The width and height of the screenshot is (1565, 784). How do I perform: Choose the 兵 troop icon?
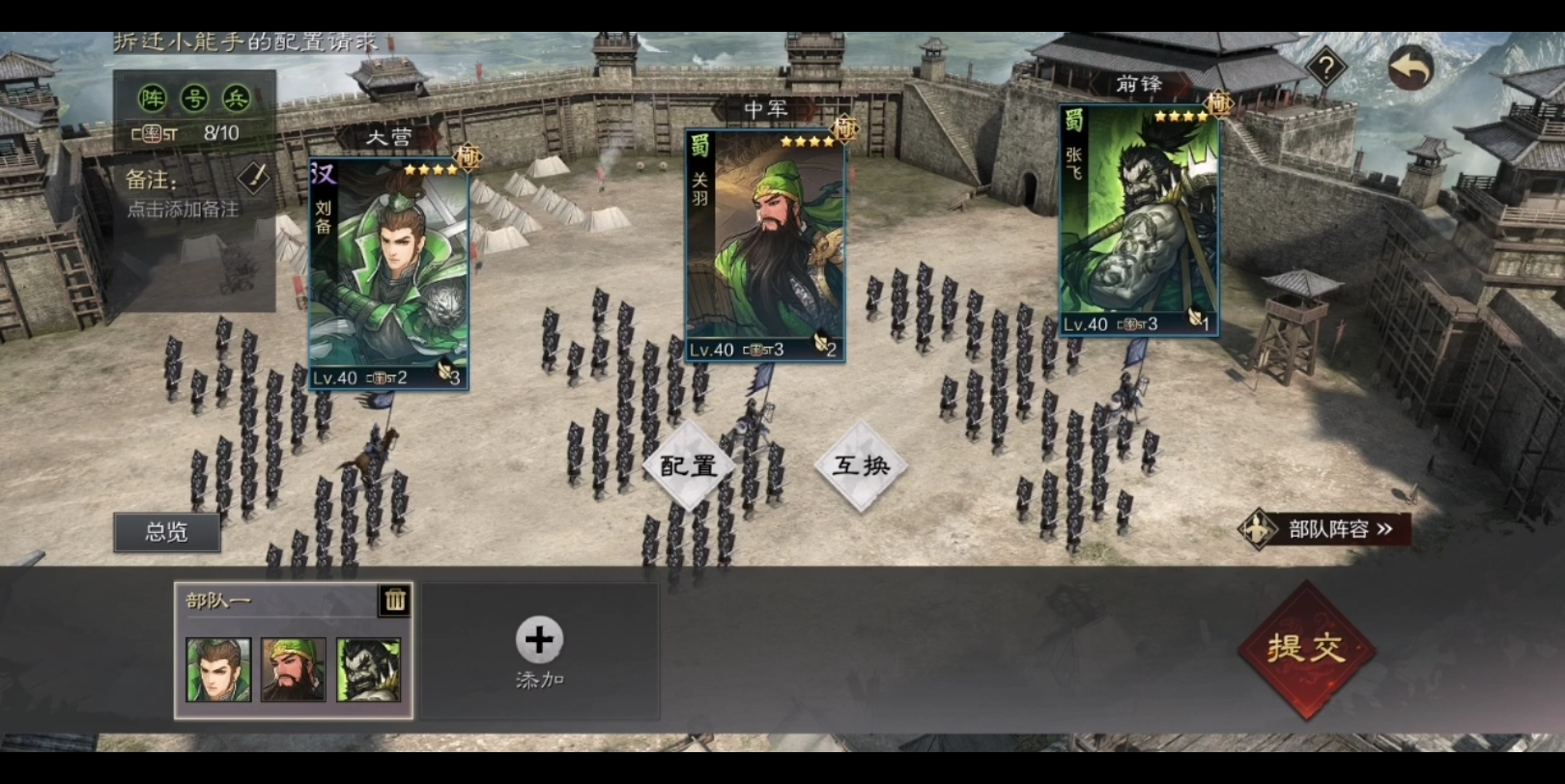pyautogui.click(x=236, y=98)
